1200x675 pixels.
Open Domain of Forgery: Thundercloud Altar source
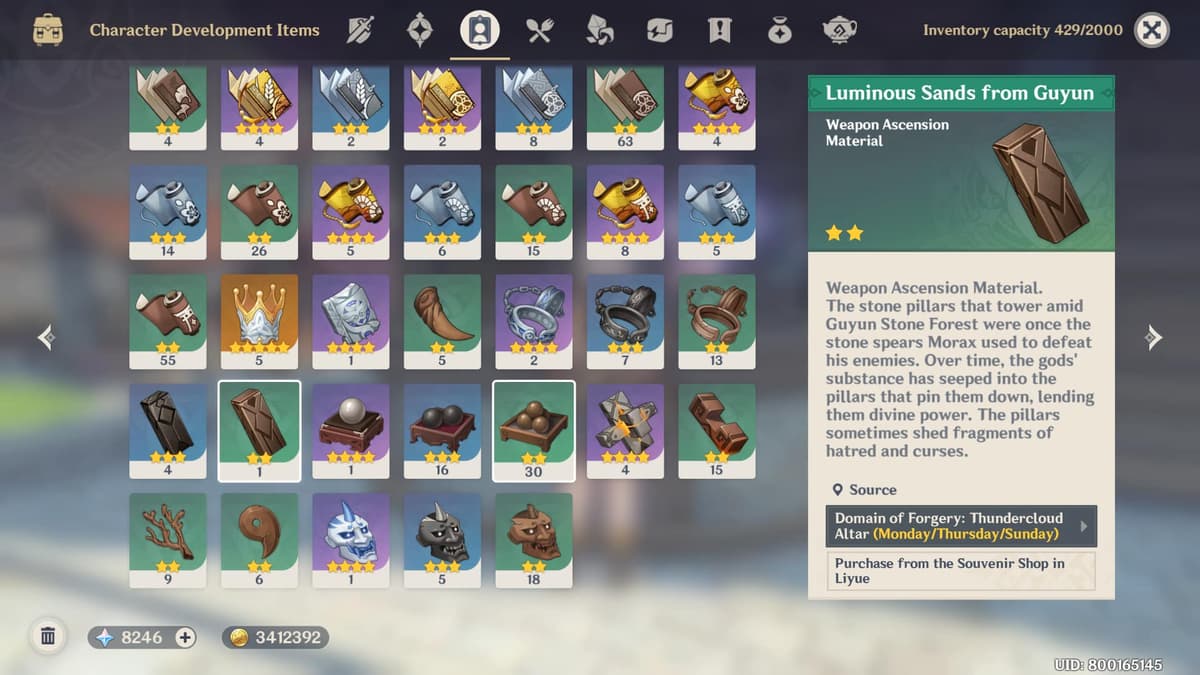[x=960, y=526]
